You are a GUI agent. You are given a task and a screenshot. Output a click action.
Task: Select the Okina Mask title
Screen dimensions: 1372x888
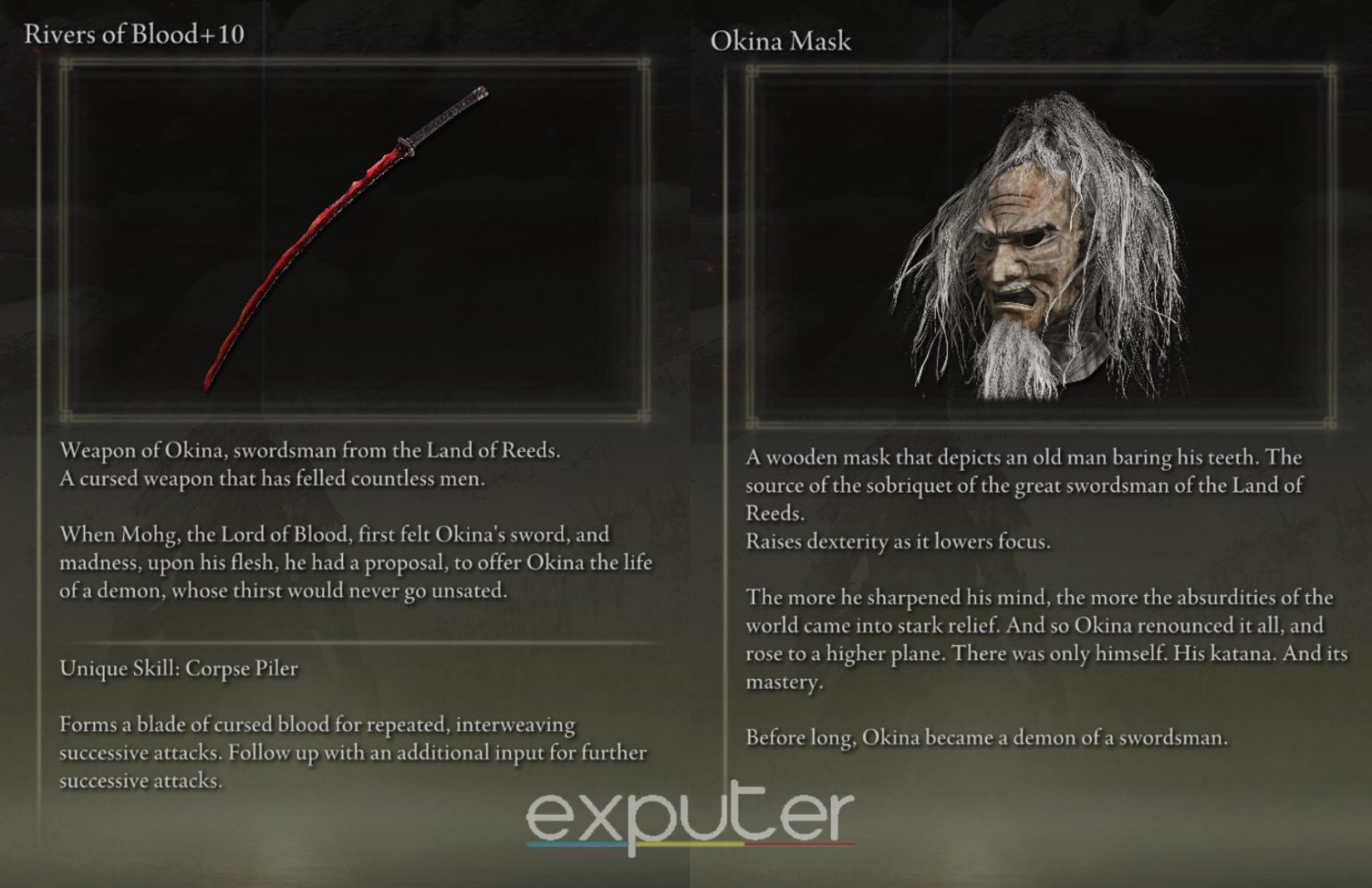click(781, 41)
